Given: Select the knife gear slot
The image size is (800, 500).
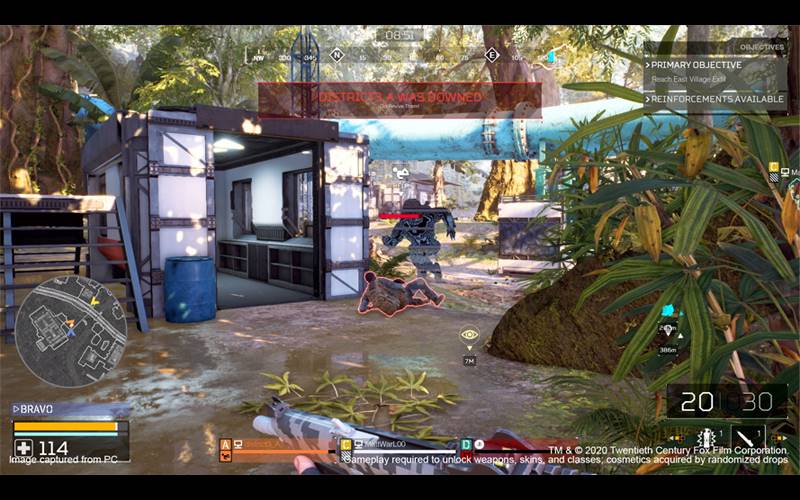Looking at the screenshot, I should pos(749,437).
